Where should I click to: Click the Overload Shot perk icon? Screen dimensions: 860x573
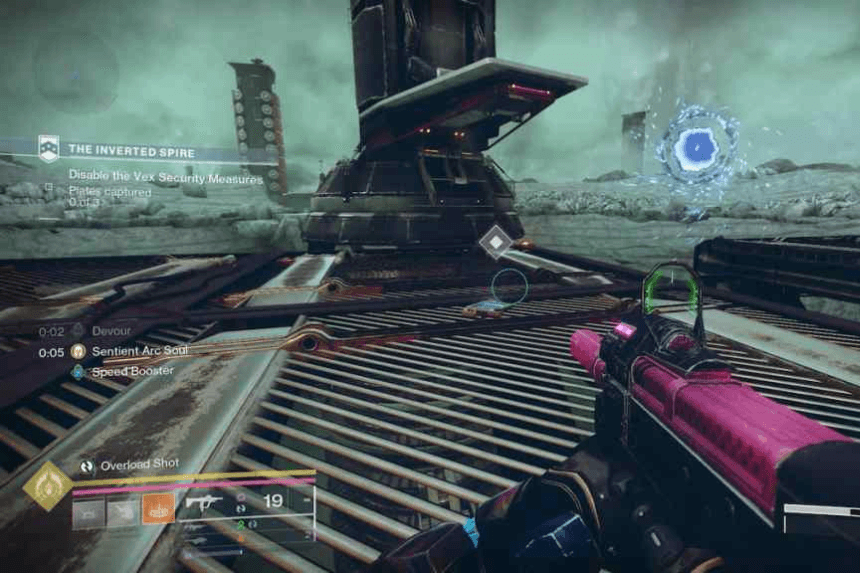coord(87,466)
